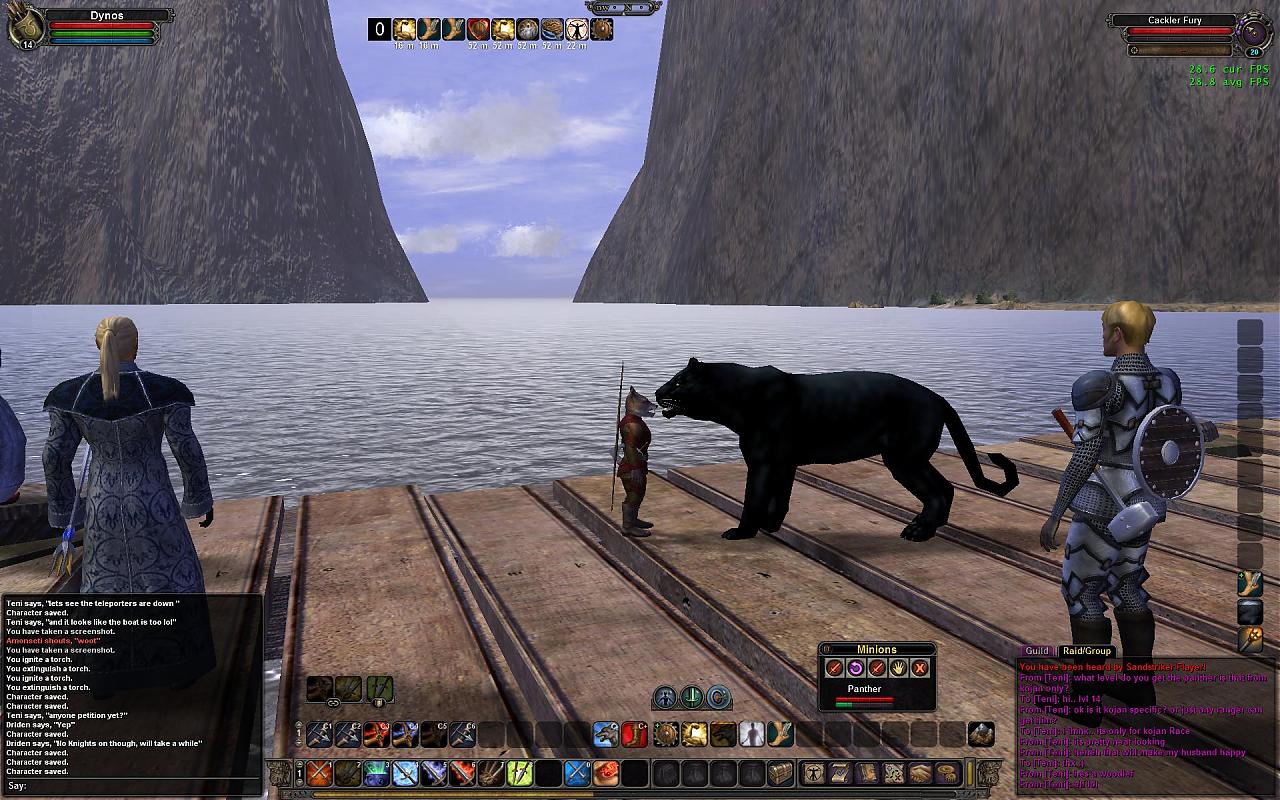The width and height of the screenshot is (1280, 800).
Task: Activate the purple swirl minion command
Action: click(x=856, y=668)
